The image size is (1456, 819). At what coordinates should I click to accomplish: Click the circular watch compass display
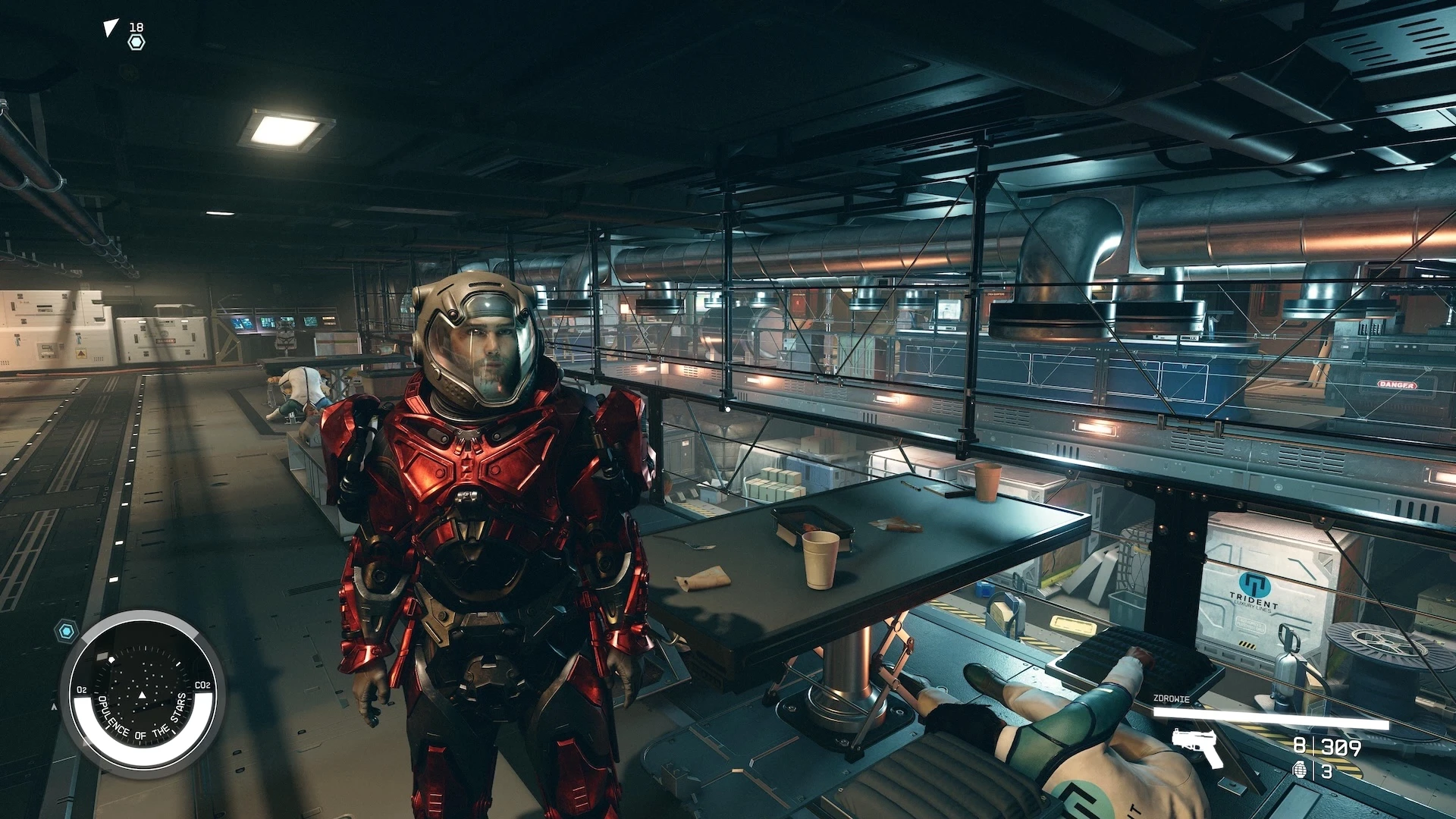[142, 693]
